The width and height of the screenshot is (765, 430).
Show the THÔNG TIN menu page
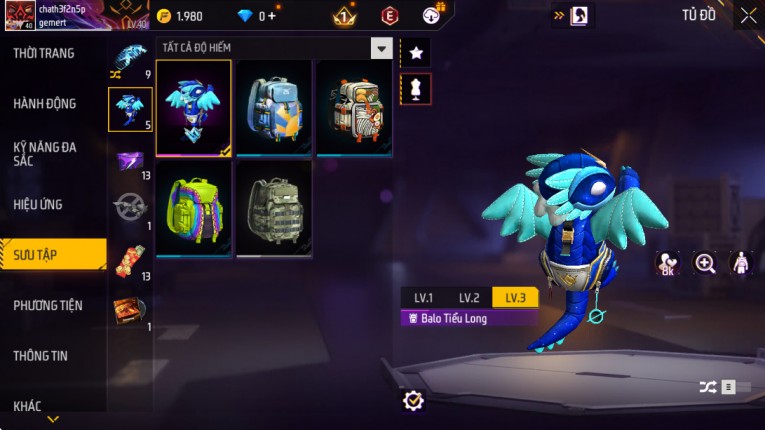point(42,355)
